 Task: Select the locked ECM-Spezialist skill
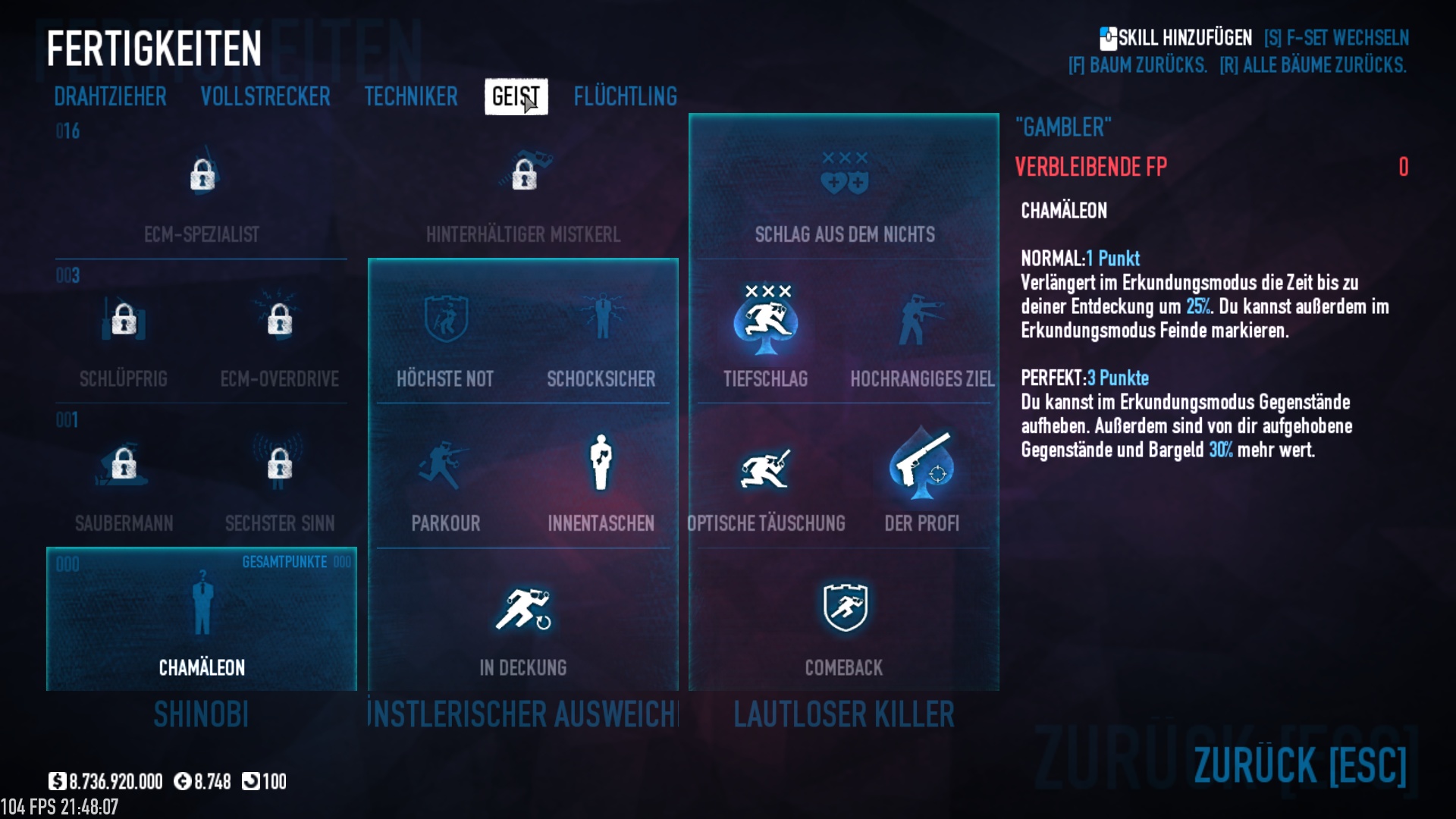click(202, 177)
